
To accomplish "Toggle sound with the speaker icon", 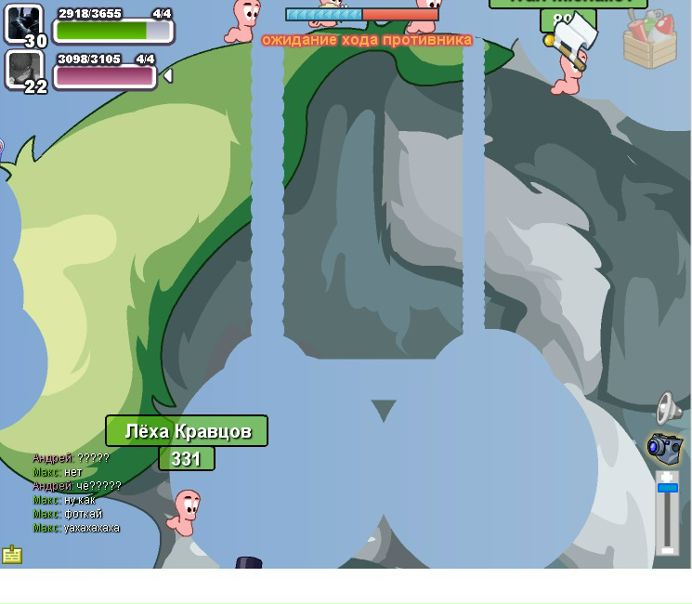I will tap(668, 408).
